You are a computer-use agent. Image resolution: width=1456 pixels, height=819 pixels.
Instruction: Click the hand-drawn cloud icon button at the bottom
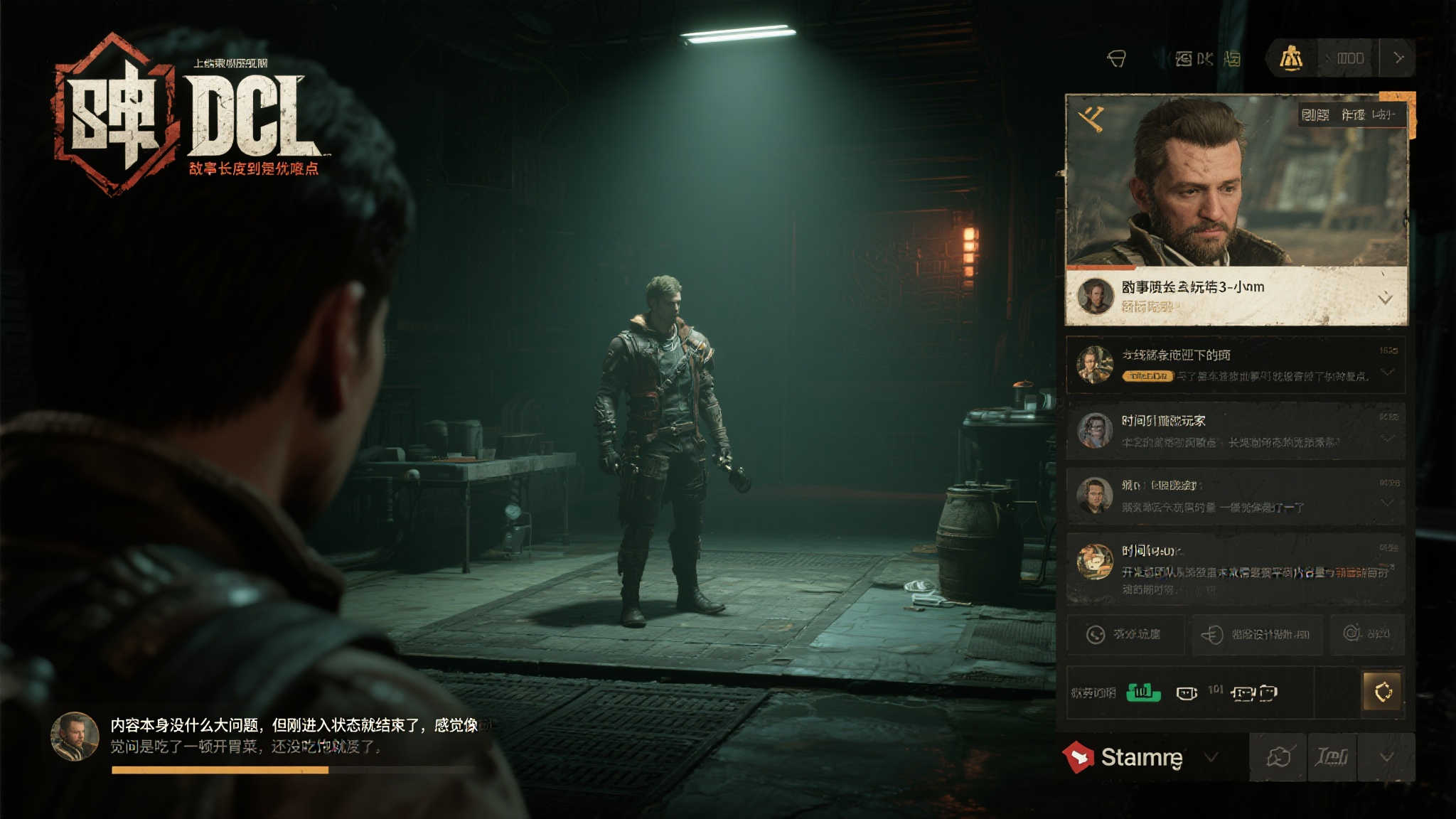pos(1278,757)
